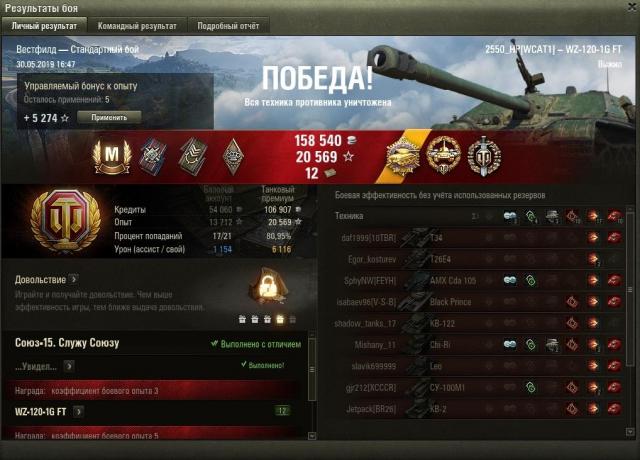Screen dimensions: 640x460
Task: Apply the manageable experience bonus with Применить
Action: (x=108, y=116)
